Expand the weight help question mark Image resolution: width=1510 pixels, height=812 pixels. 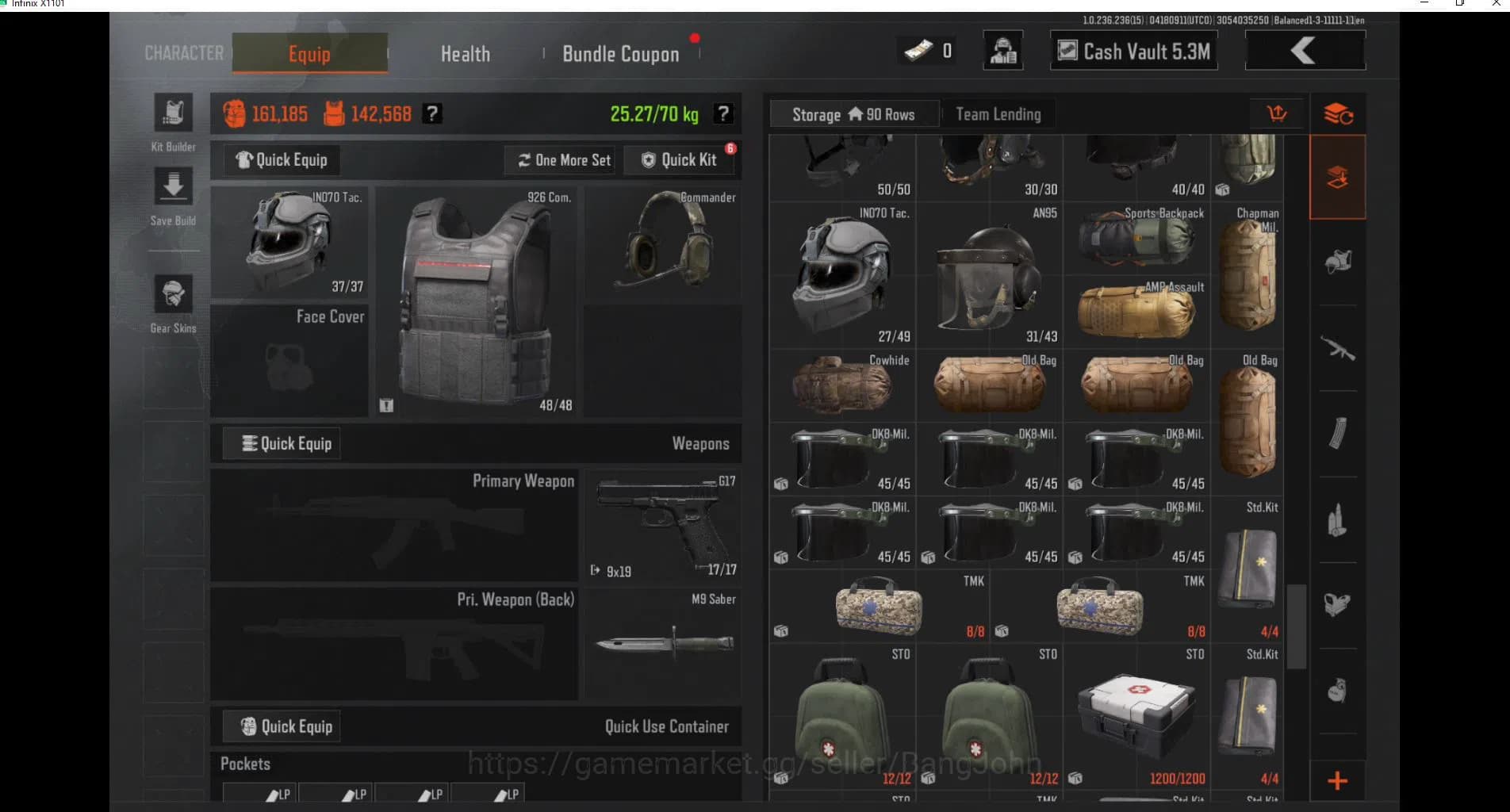[722, 113]
